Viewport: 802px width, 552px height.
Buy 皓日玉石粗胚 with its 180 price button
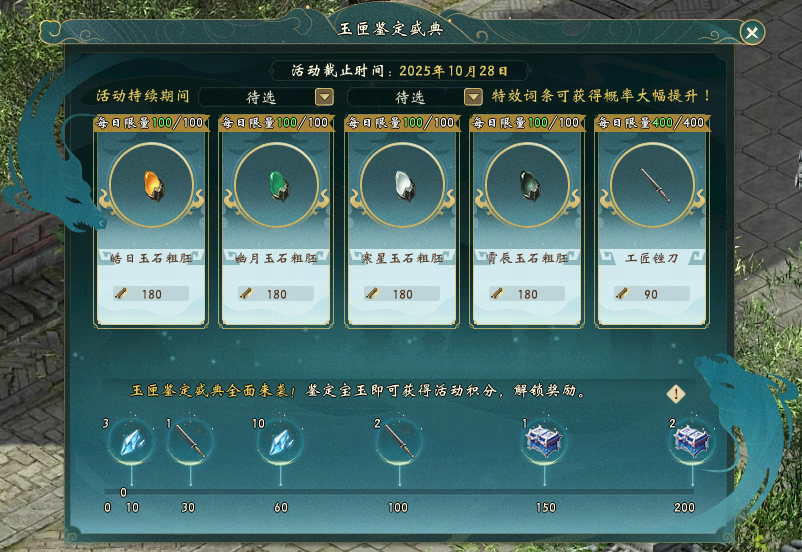point(151,294)
